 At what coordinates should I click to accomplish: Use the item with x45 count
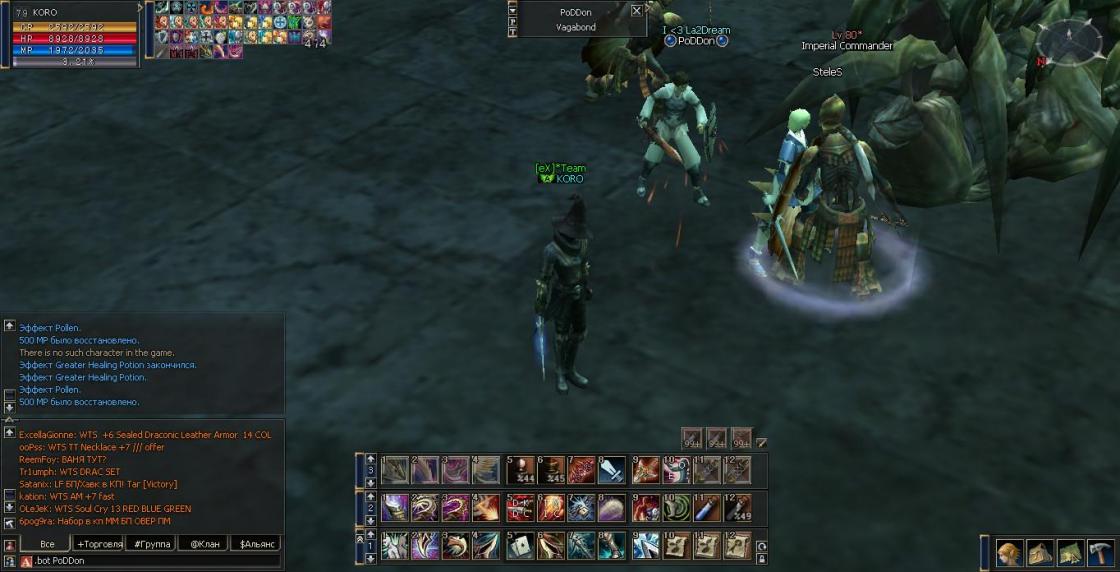click(x=550, y=470)
